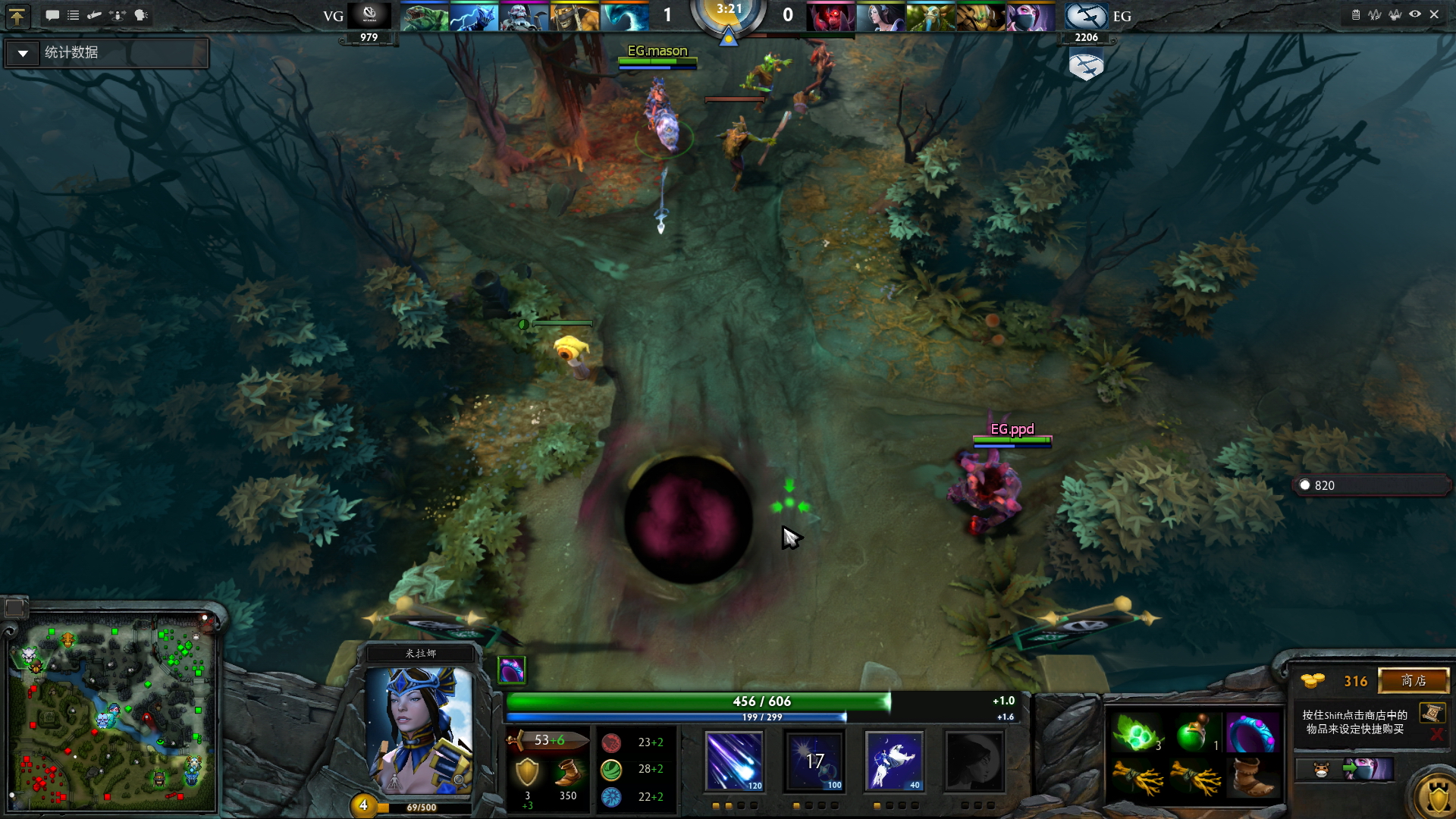The height and width of the screenshot is (819, 1456).
Task: Show the XP graph
Action: [1375, 14]
